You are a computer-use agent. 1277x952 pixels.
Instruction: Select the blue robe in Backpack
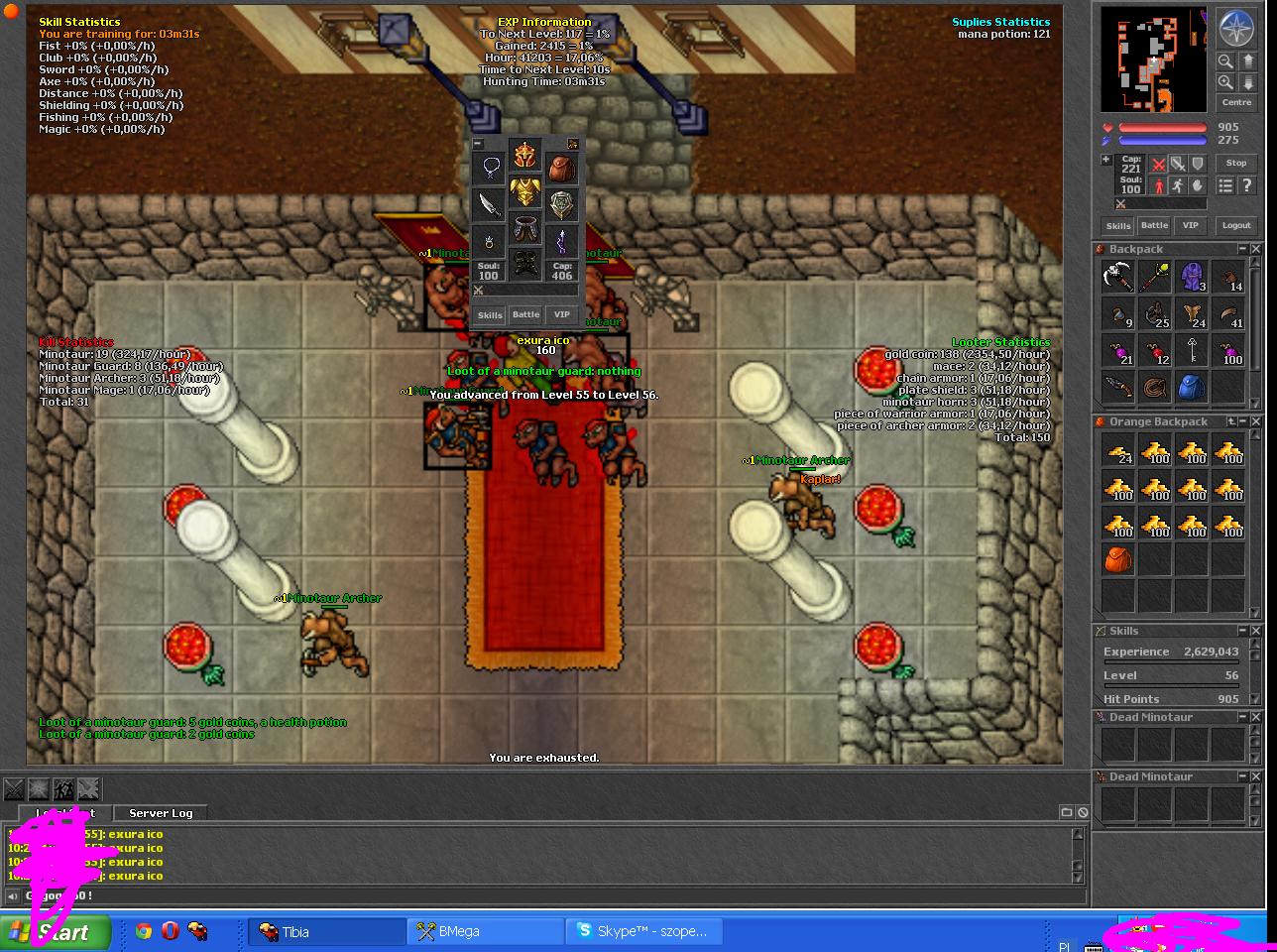tap(1191, 278)
